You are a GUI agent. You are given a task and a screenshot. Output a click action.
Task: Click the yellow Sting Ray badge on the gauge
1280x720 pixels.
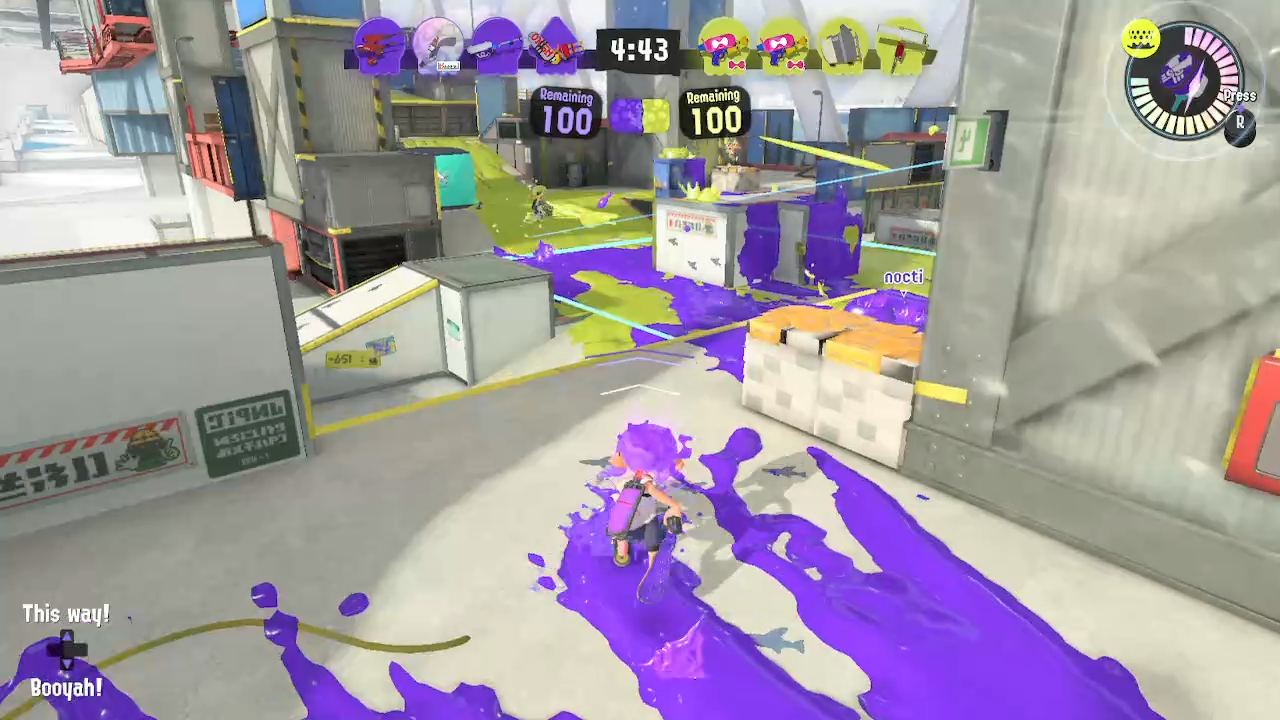(1141, 40)
